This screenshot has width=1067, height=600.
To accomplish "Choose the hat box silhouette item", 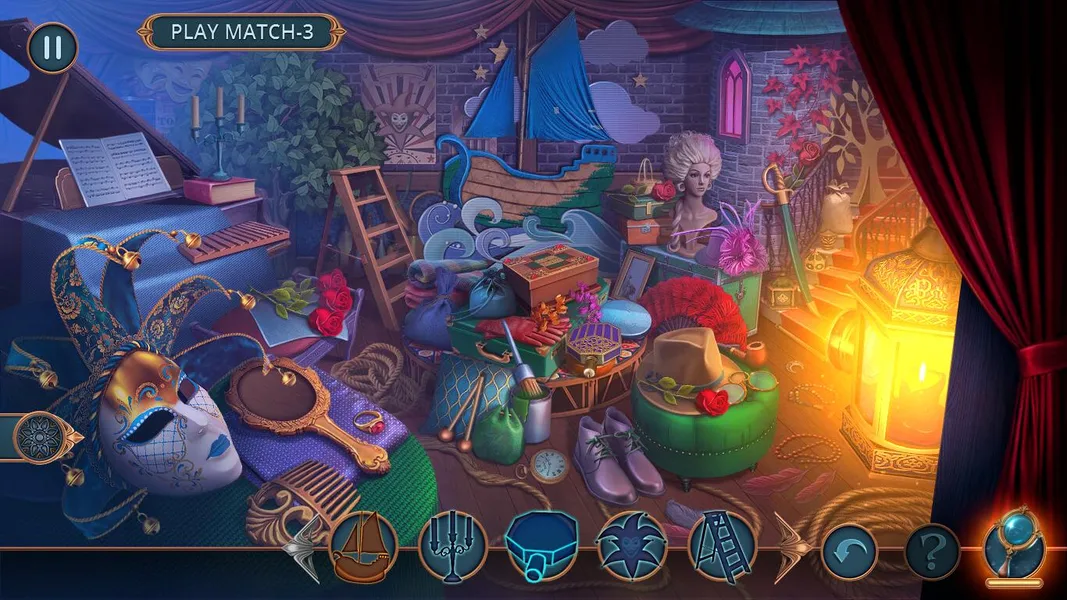I will point(541,548).
